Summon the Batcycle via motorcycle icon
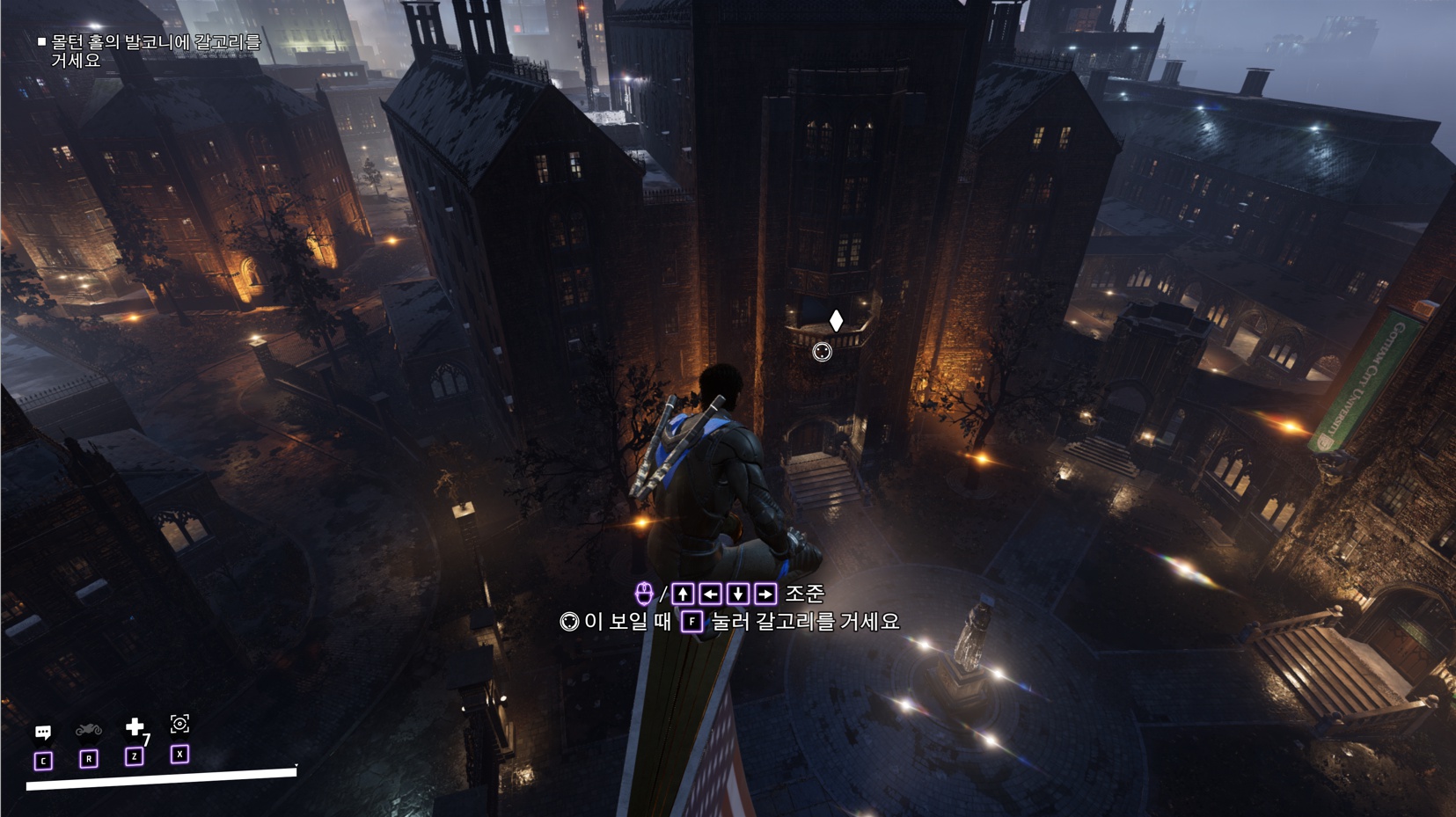This screenshot has height=817, width=1456. pos(89,730)
